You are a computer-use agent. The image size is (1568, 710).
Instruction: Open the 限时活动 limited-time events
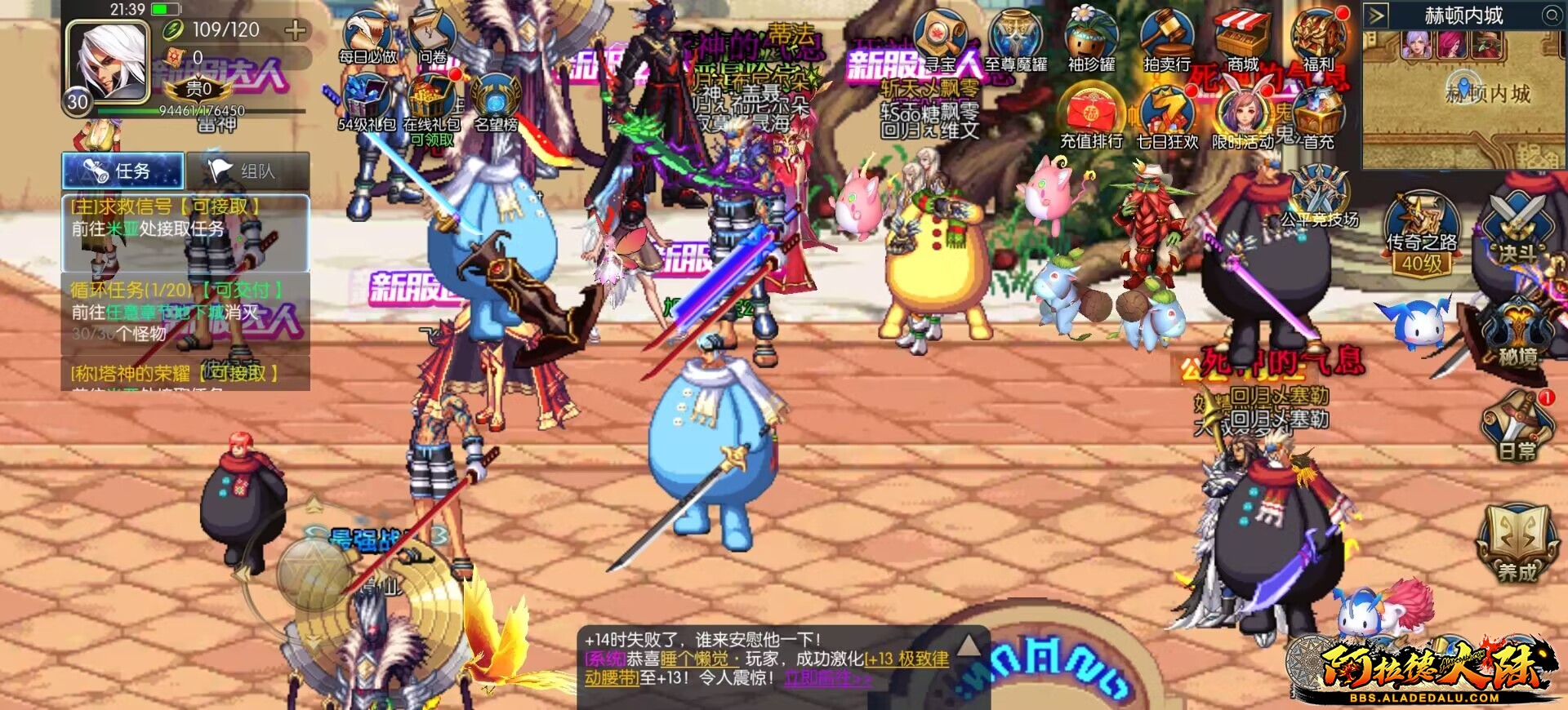pos(1241,110)
